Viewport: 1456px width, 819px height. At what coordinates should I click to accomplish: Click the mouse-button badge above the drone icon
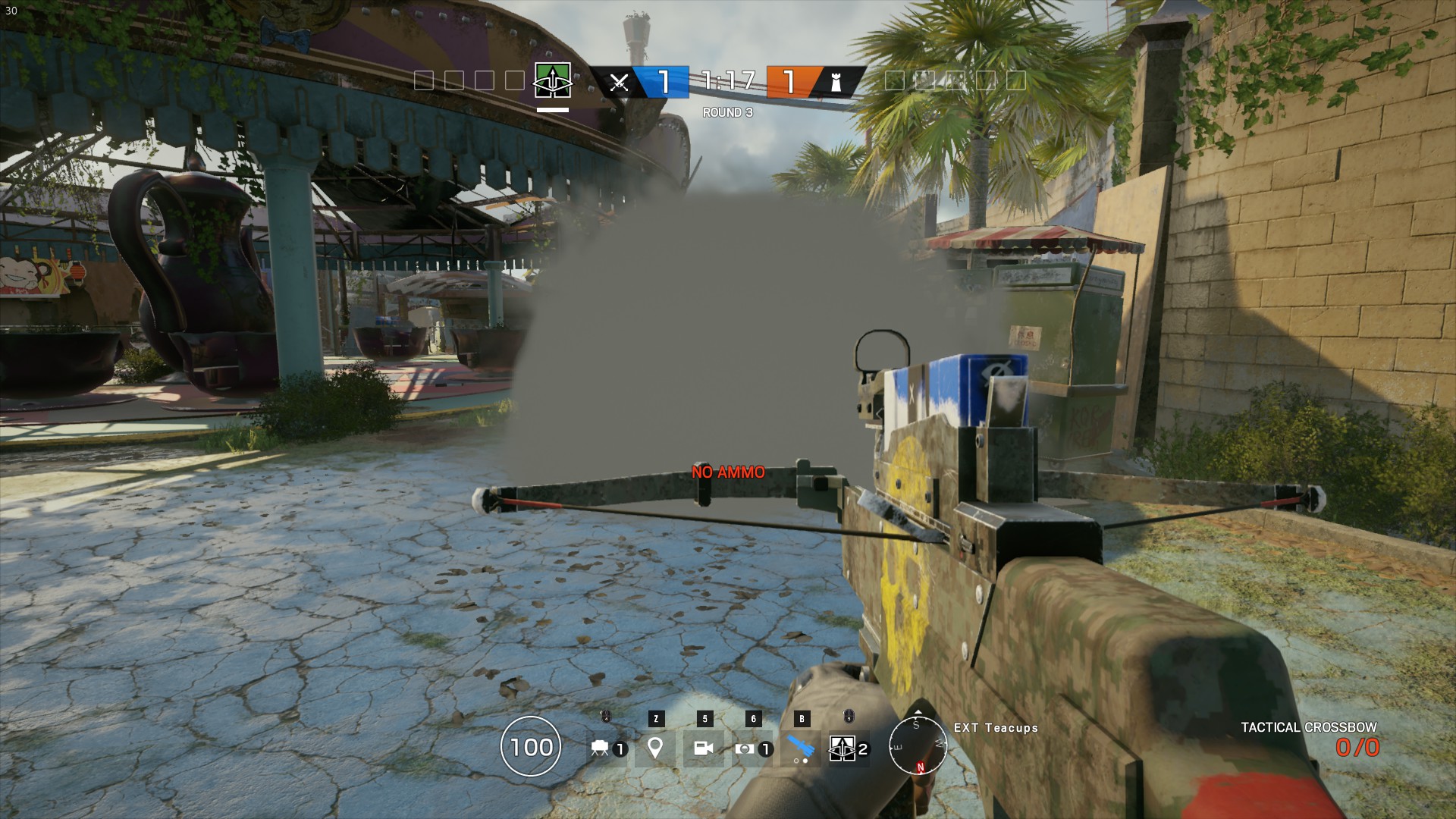click(x=604, y=716)
